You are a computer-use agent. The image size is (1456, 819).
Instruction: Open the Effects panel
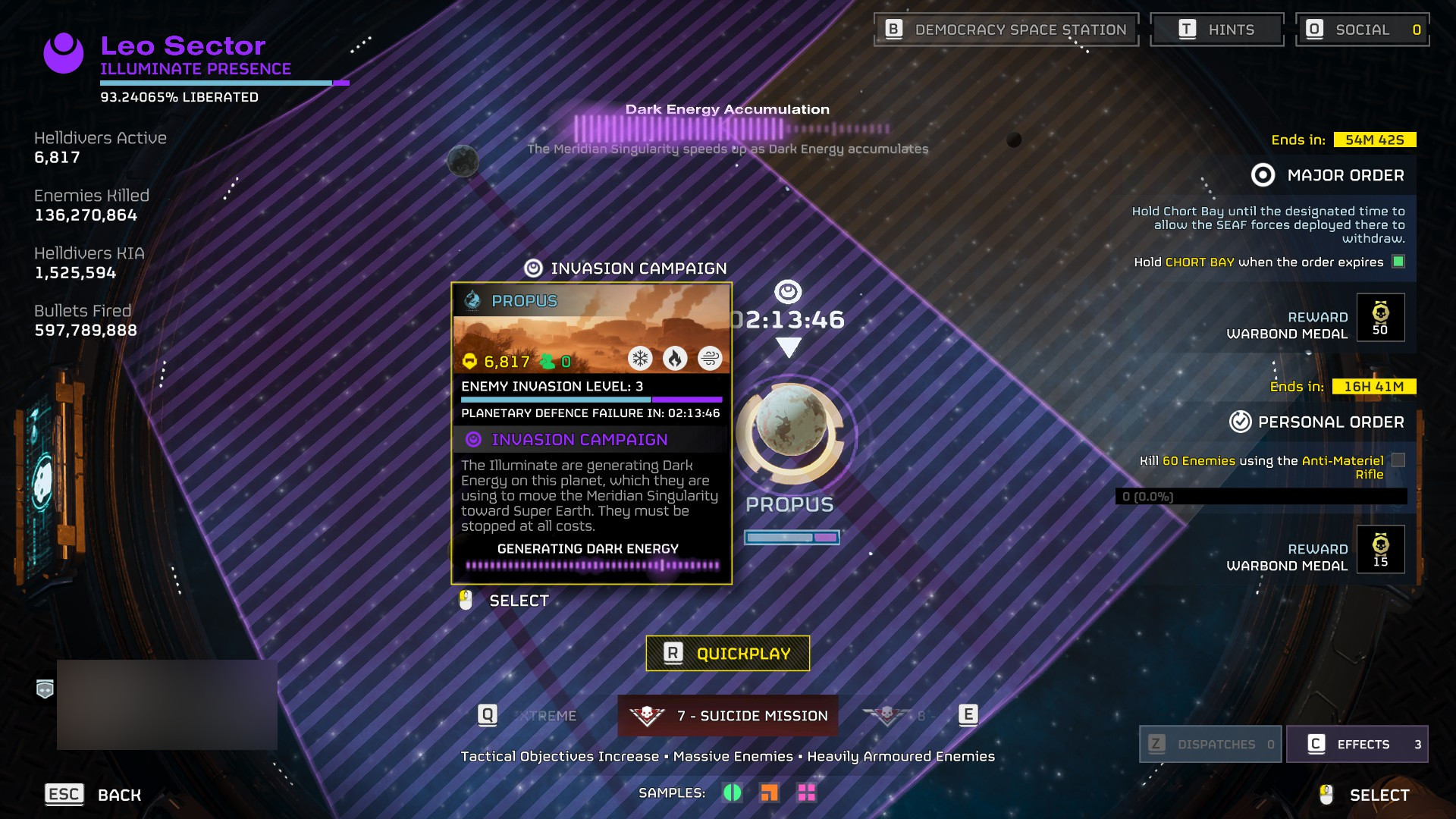click(1357, 744)
